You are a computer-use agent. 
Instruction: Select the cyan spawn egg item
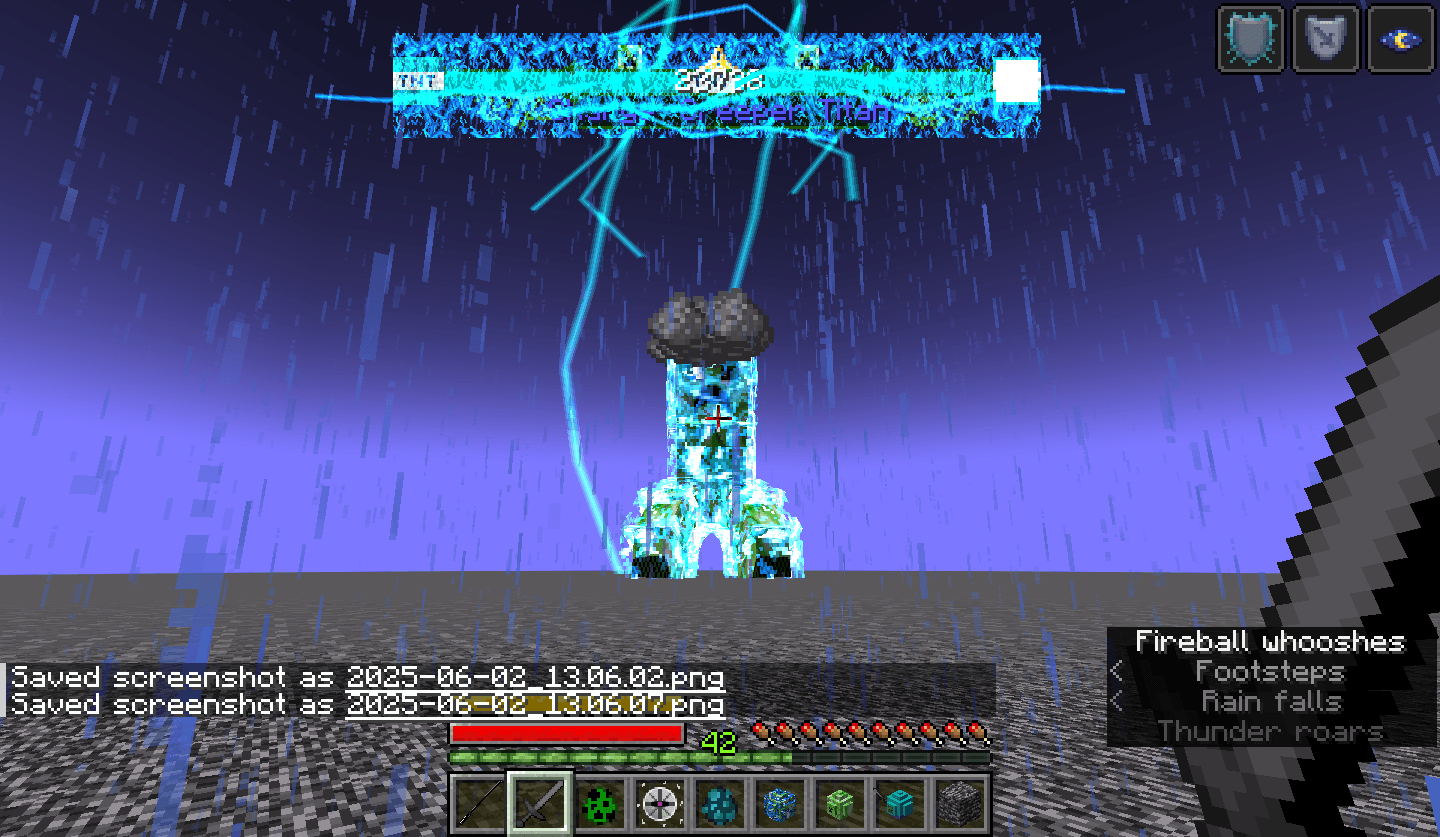click(x=719, y=803)
